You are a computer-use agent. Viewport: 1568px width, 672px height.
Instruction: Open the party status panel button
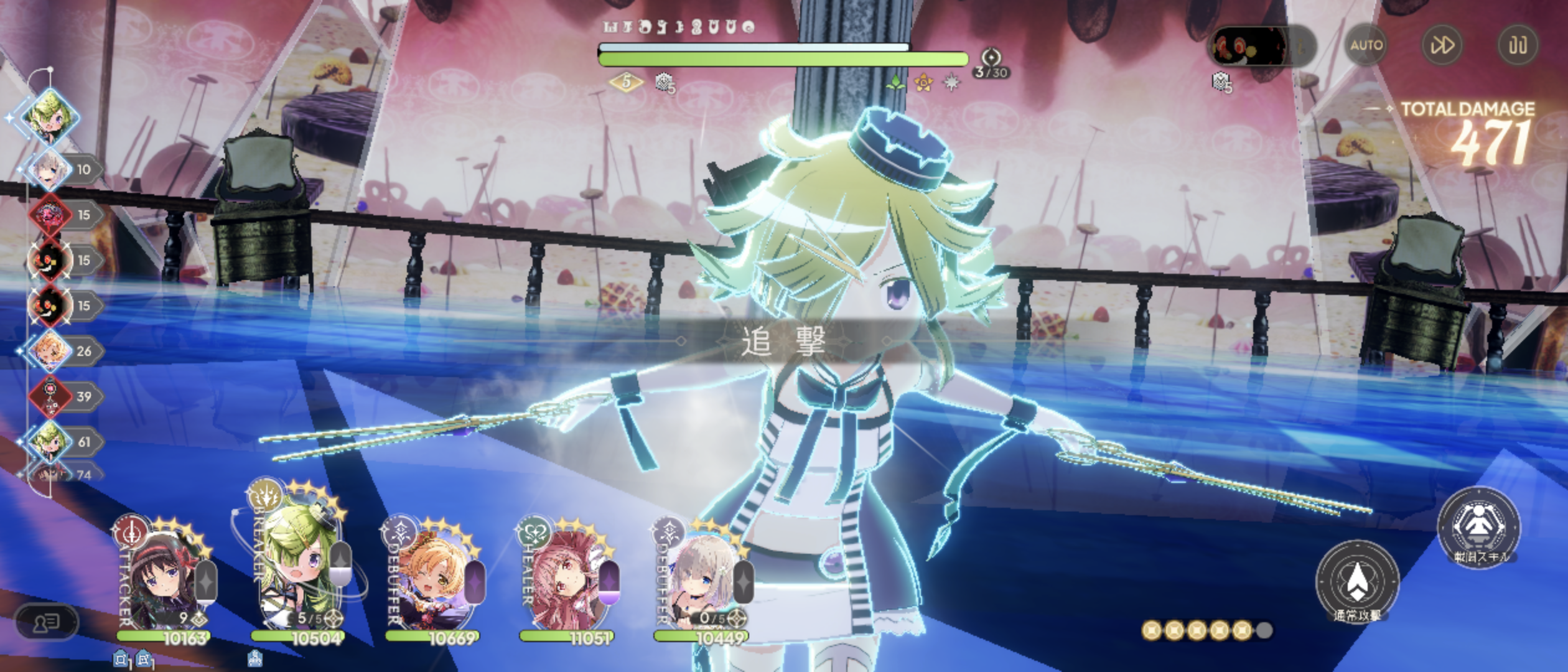(45, 622)
